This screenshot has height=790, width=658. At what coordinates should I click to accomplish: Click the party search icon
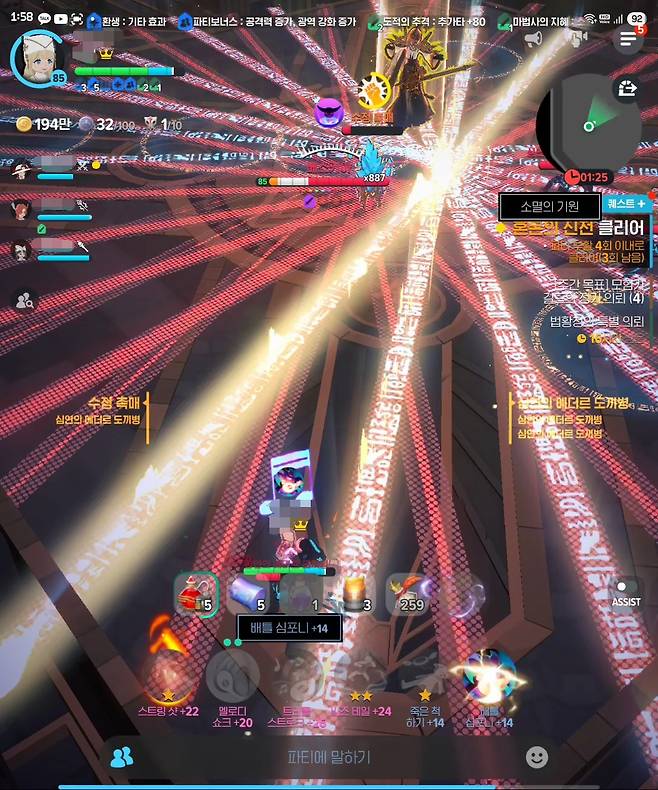click(24, 299)
